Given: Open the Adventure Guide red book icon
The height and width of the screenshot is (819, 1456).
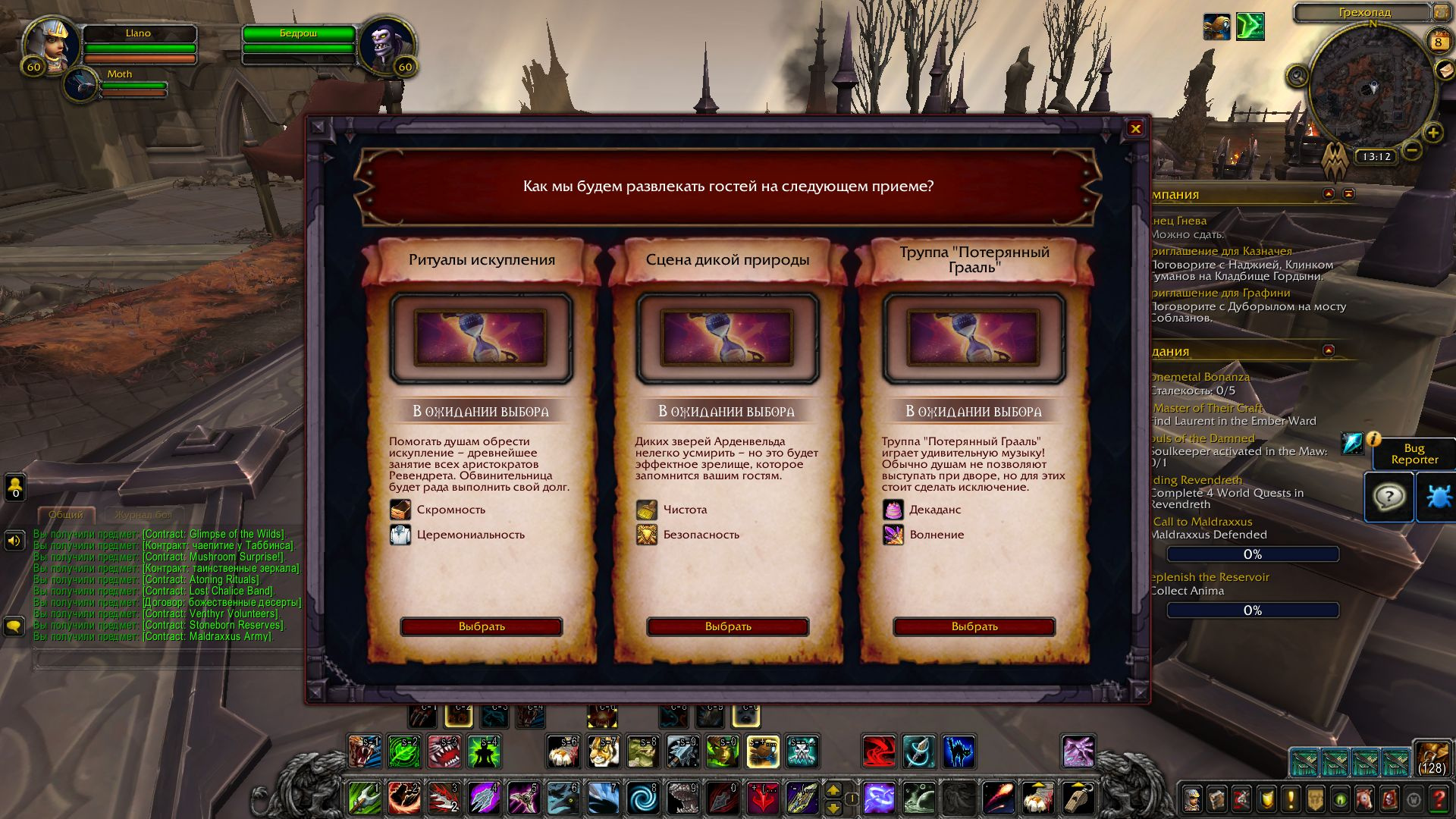Looking at the screenshot, I should (1389, 800).
